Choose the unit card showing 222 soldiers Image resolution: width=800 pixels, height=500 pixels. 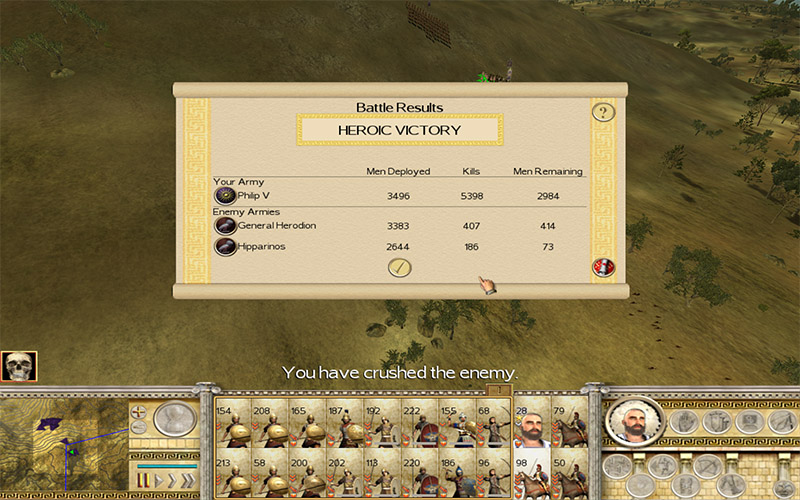(x=415, y=427)
